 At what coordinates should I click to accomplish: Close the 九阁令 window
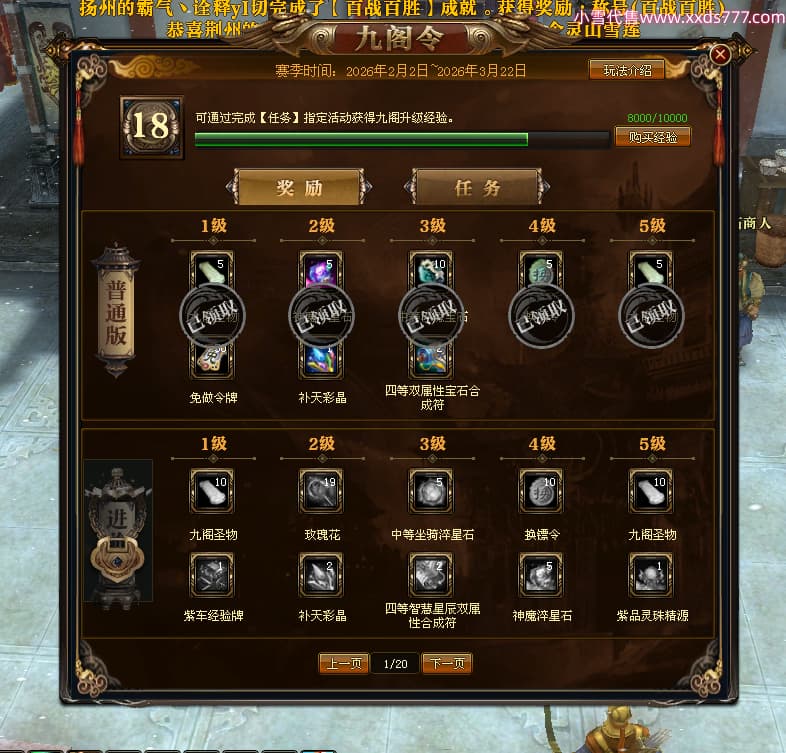[720, 55]
